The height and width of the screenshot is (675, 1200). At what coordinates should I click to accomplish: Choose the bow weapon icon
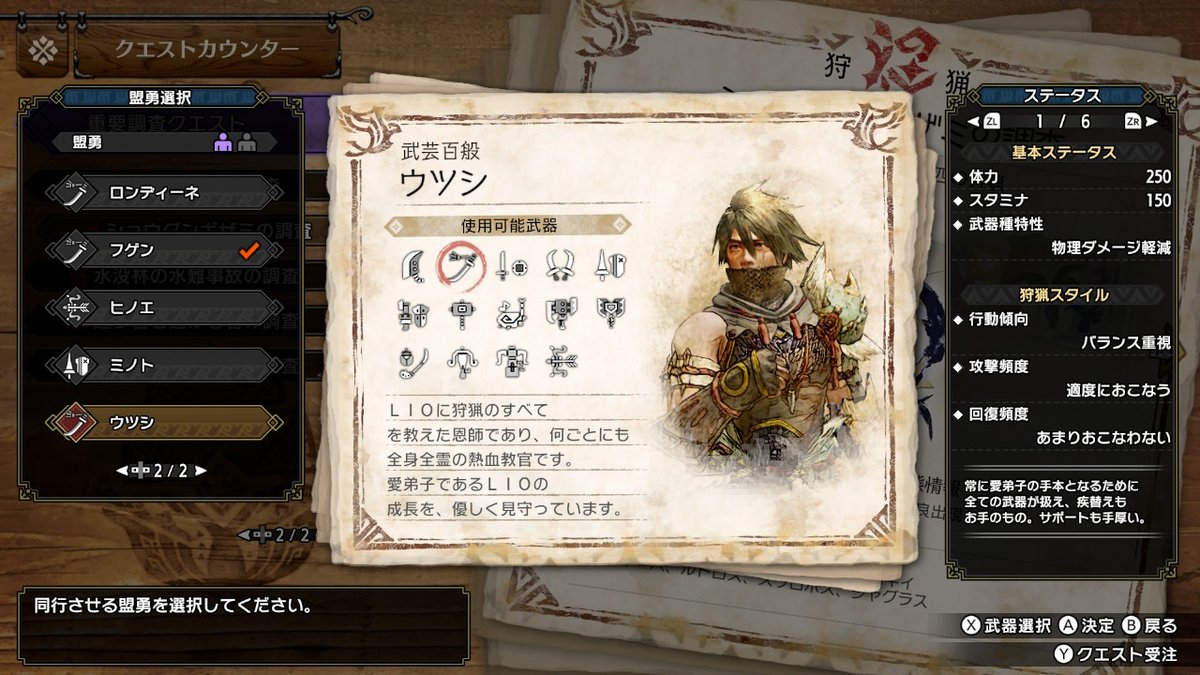(x=559, y=360)
